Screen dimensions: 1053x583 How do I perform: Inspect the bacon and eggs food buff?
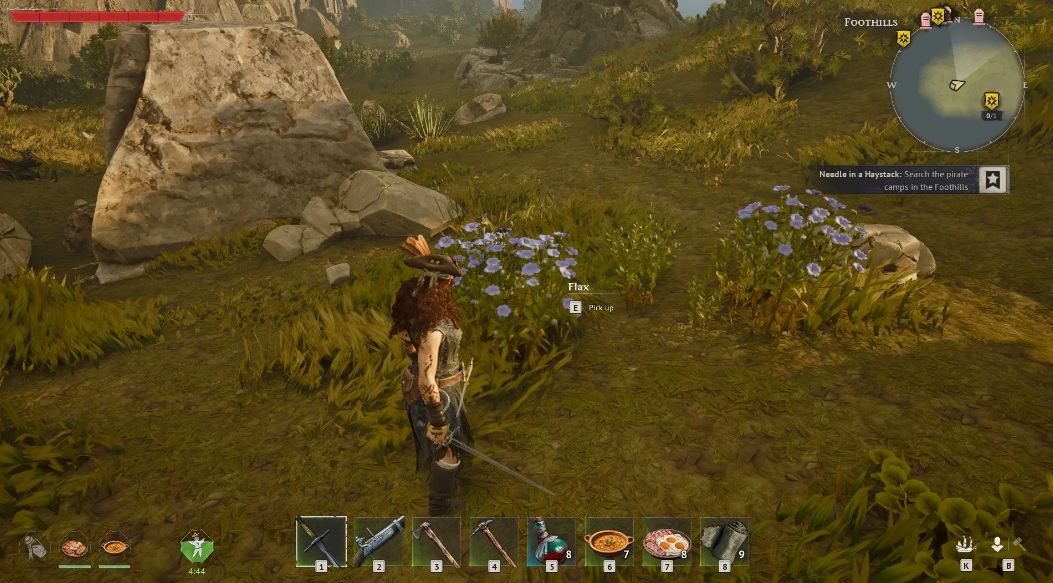click(x=75, y=547)
